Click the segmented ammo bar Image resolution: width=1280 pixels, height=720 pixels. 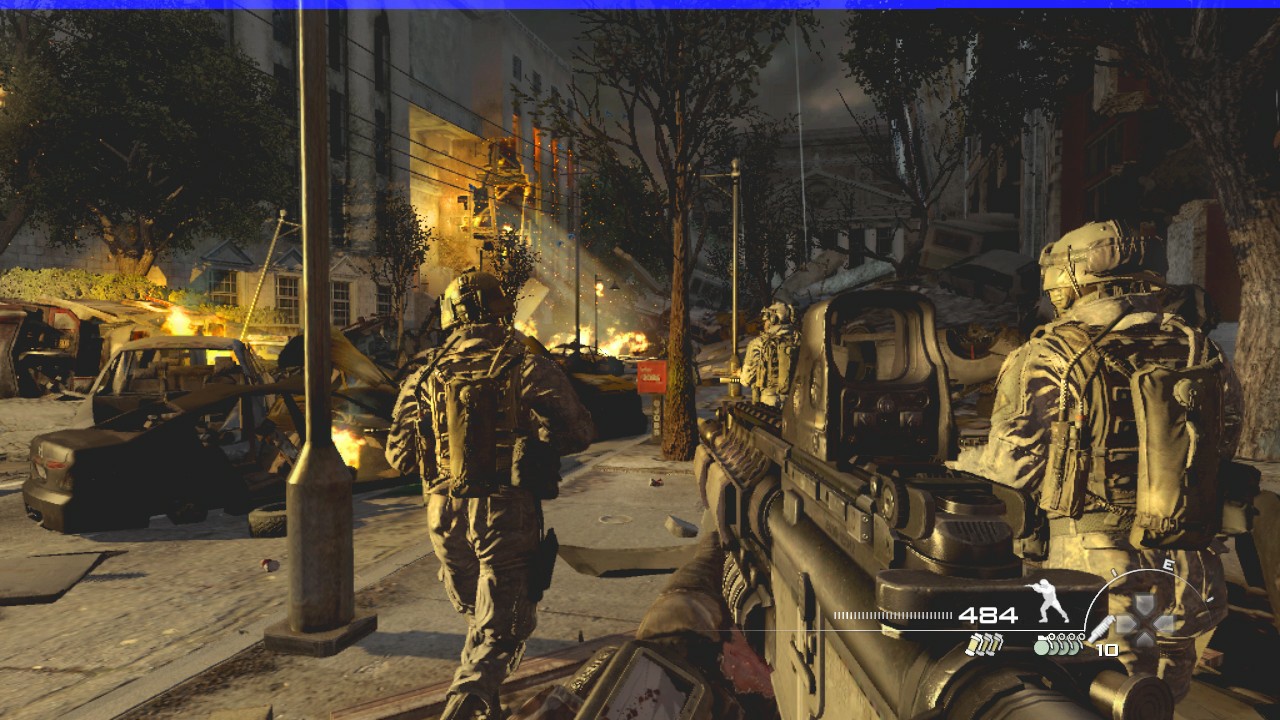point(892,615)
